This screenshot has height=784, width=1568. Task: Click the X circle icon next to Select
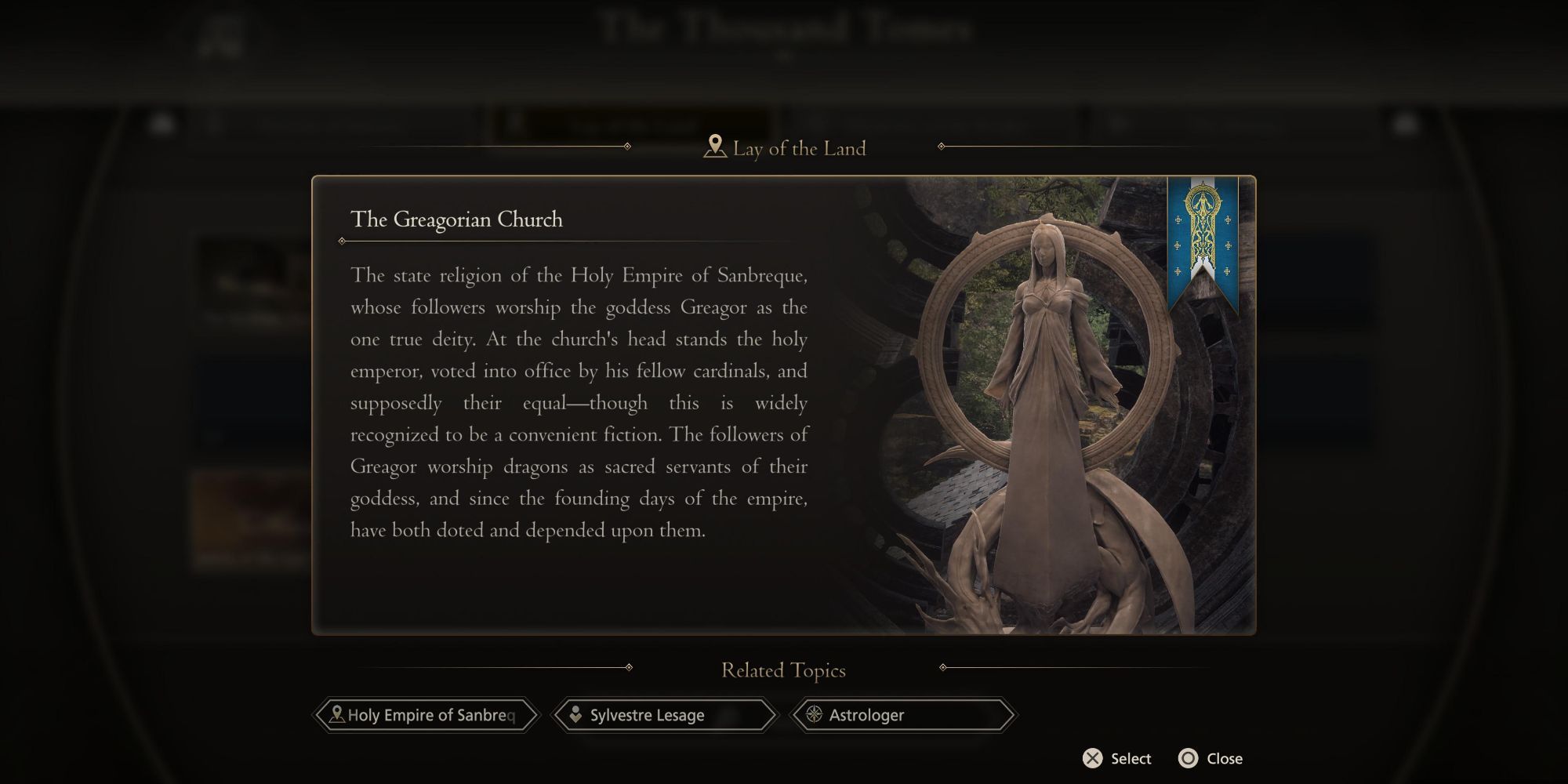[1091, 758]
